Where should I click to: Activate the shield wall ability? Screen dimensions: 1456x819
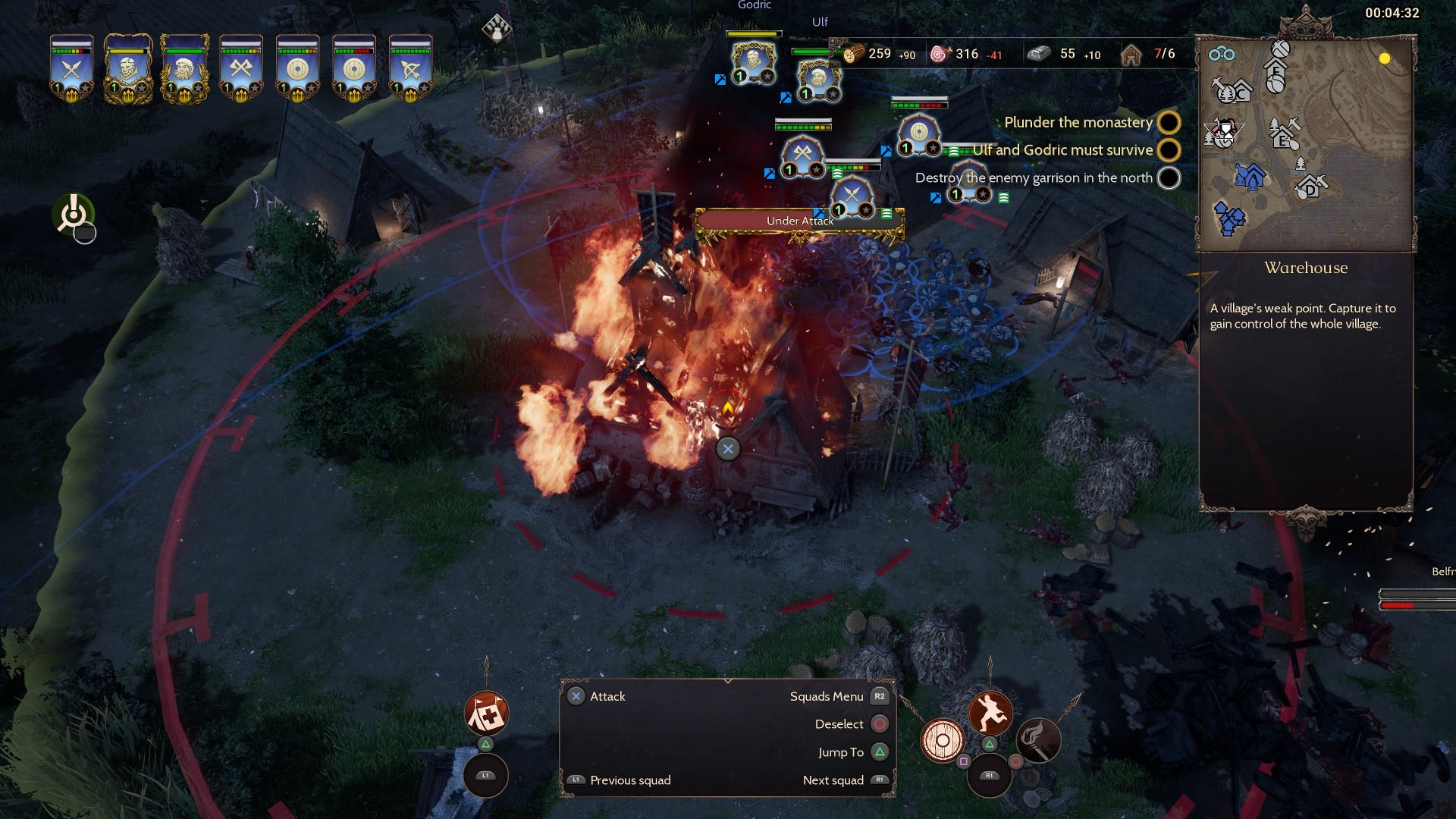coord(943,740)
